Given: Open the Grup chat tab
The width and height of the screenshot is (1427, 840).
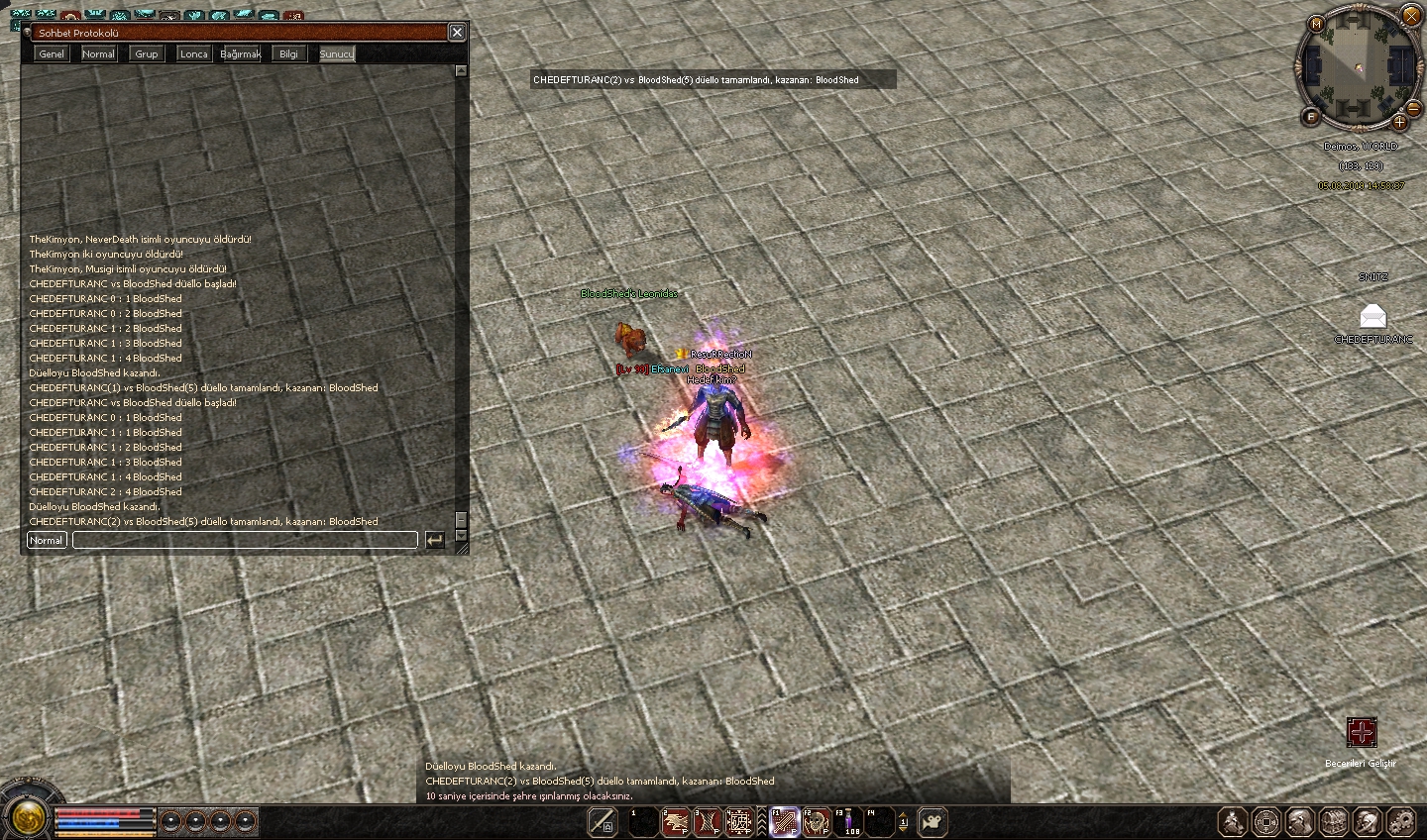Looking at the screenshot, I should pos(147,54).
